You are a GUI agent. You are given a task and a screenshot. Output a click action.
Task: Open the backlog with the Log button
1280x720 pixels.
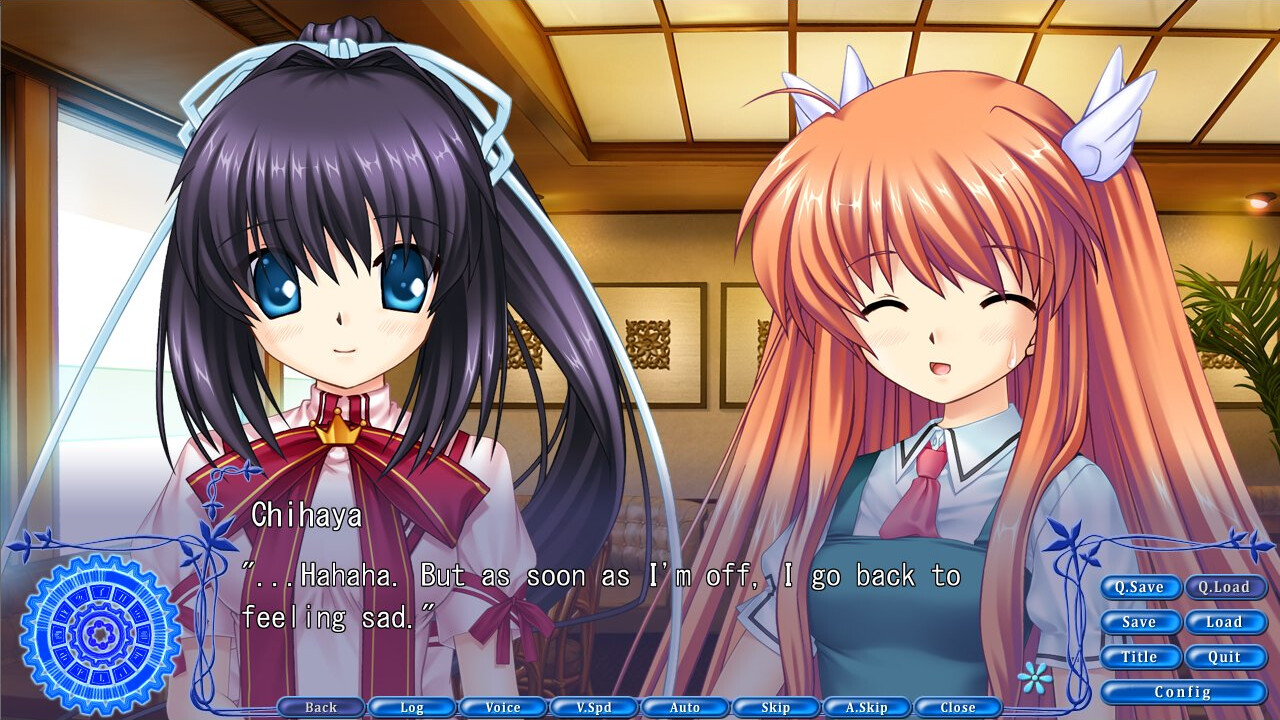[412, 707]
